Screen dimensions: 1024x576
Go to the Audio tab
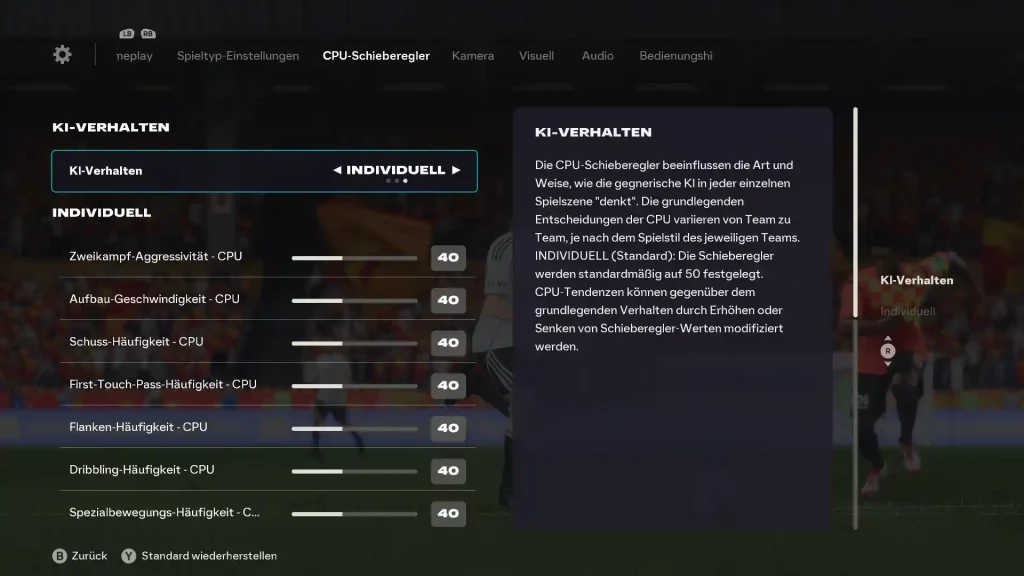point(598,56)
